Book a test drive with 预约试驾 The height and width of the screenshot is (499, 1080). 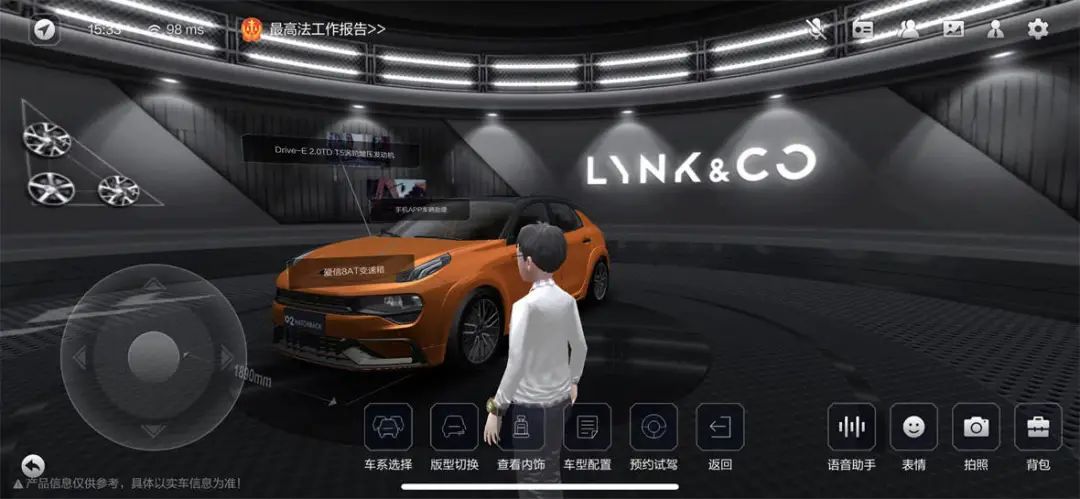(654, 427)
